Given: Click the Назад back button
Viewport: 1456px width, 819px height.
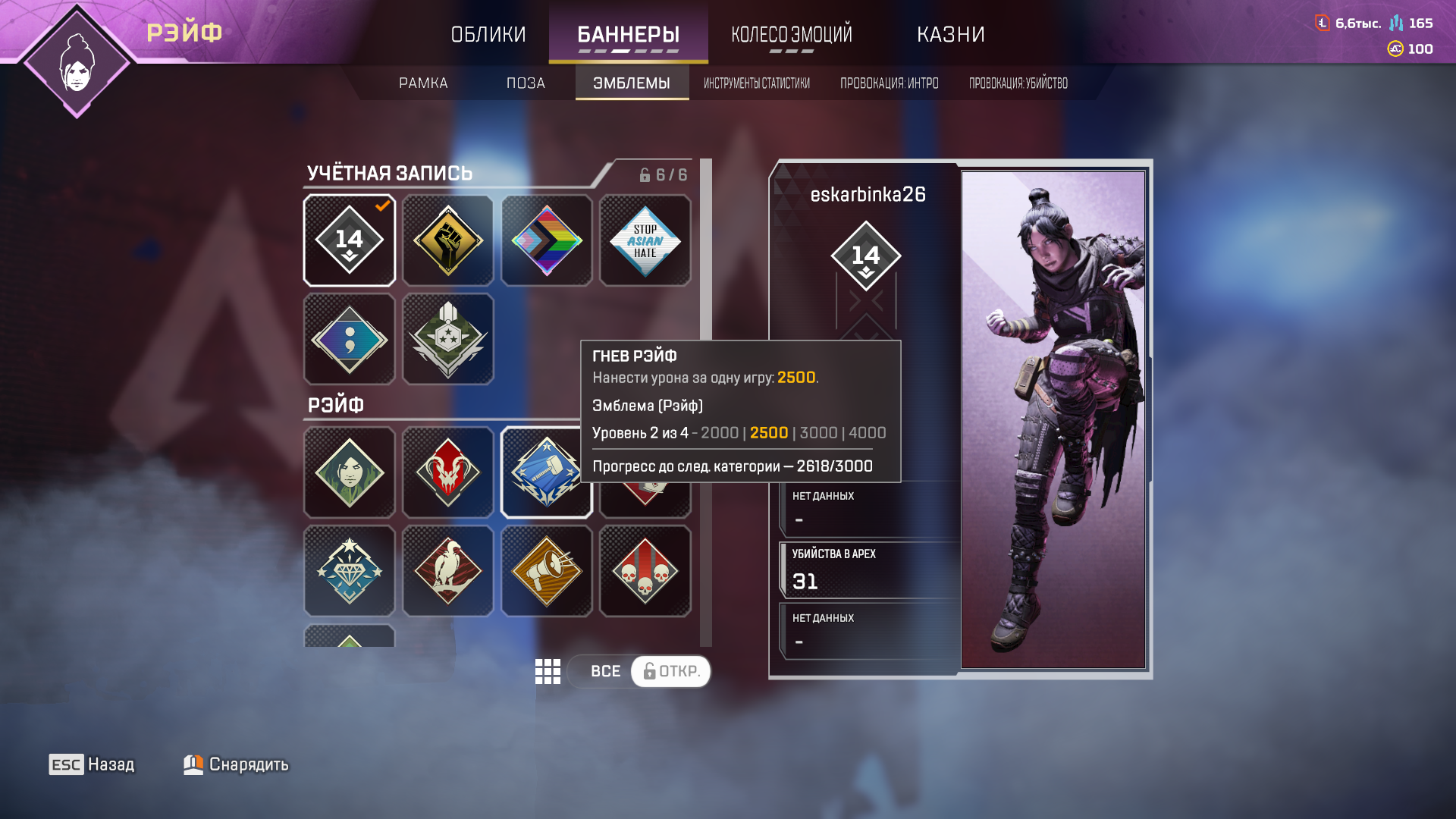Looking at the screenshot, I should 92,764.
